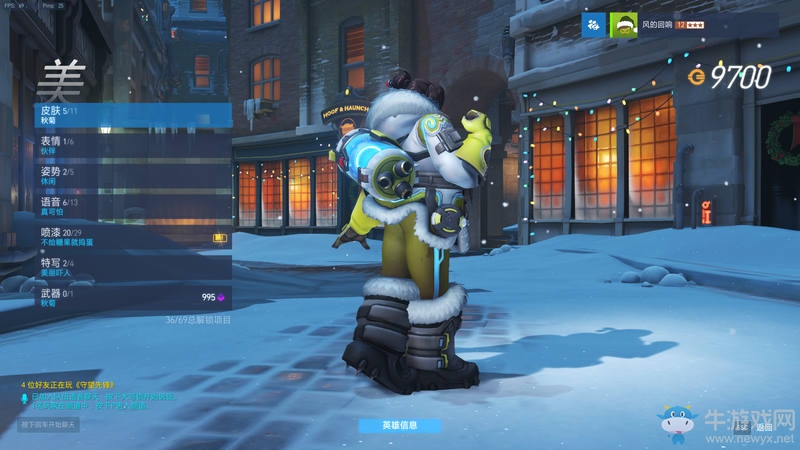Click the chat box 按下回车开始聊天

coord(48,424)
